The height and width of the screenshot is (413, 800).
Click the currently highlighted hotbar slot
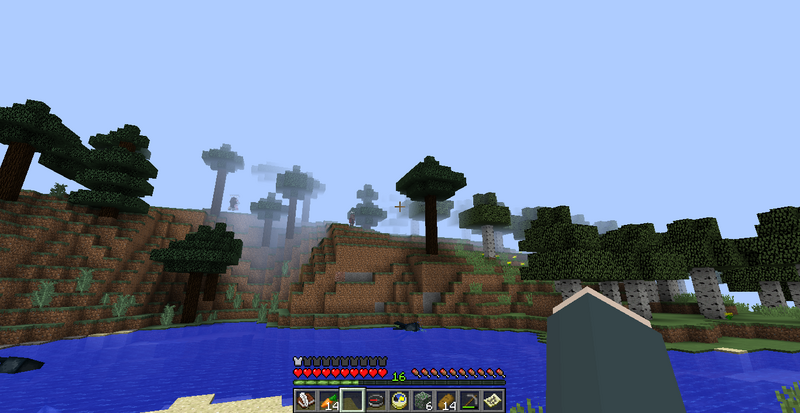click(352, 401)
